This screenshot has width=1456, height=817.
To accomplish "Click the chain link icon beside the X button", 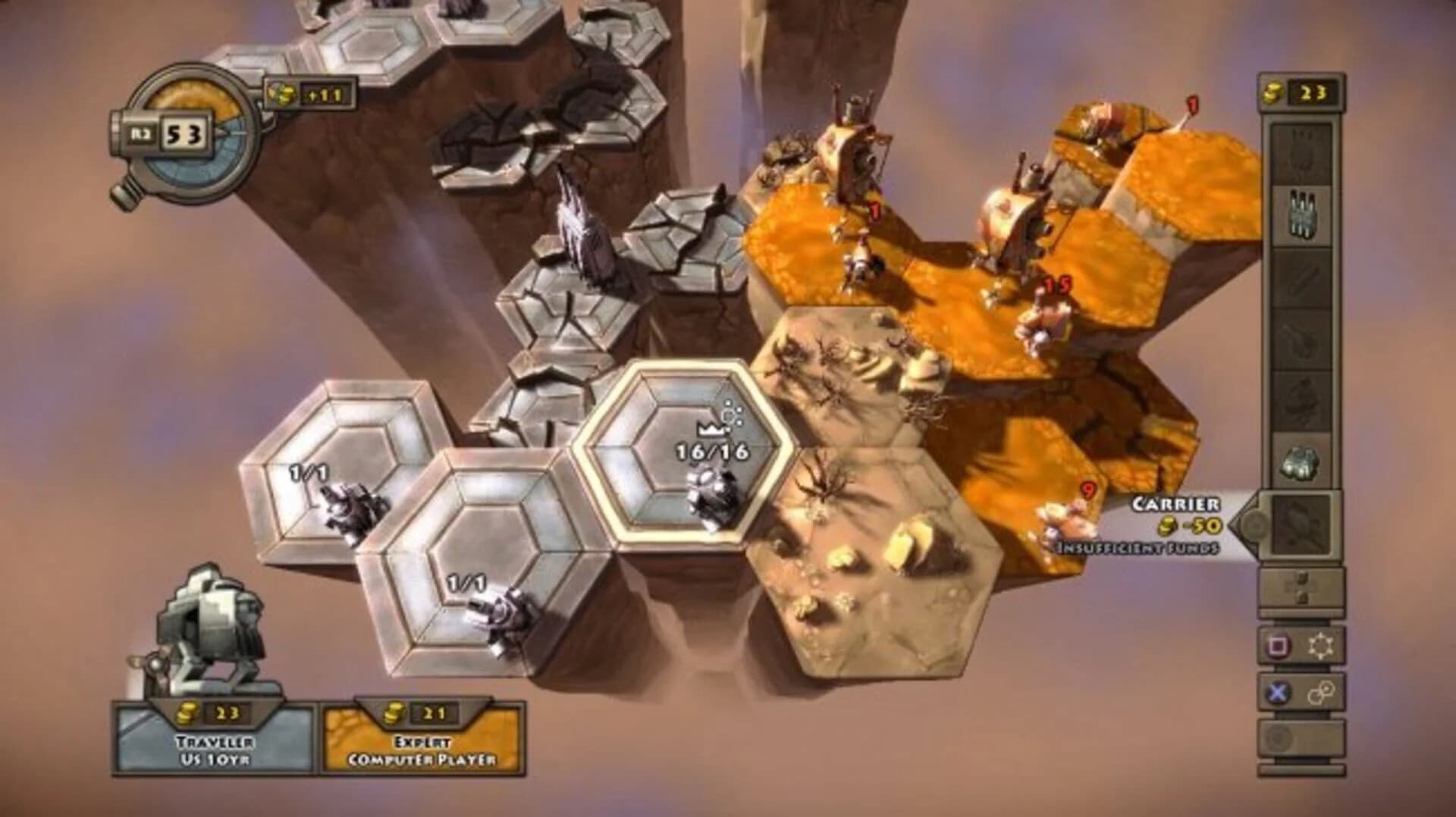I will tap(1323, 694).
